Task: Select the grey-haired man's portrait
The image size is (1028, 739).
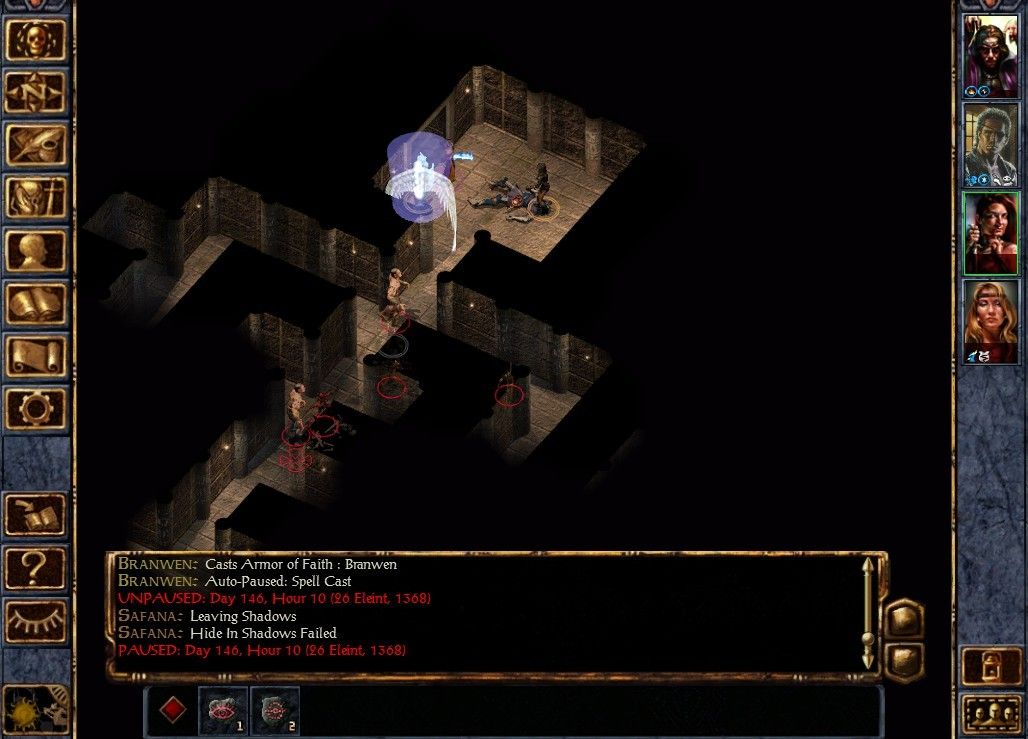Action: (990, 145)
